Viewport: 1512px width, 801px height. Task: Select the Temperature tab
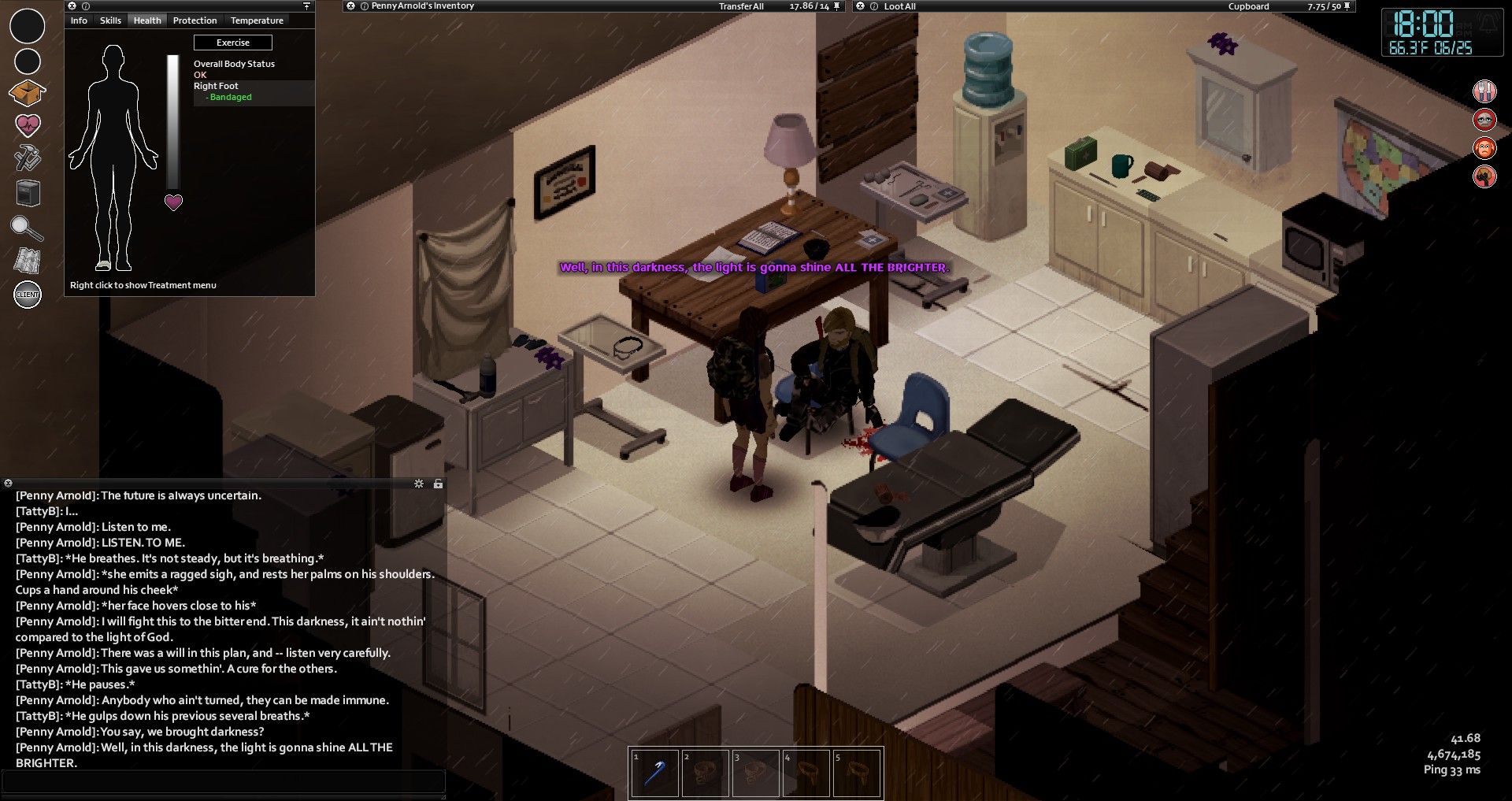(257, 20)
